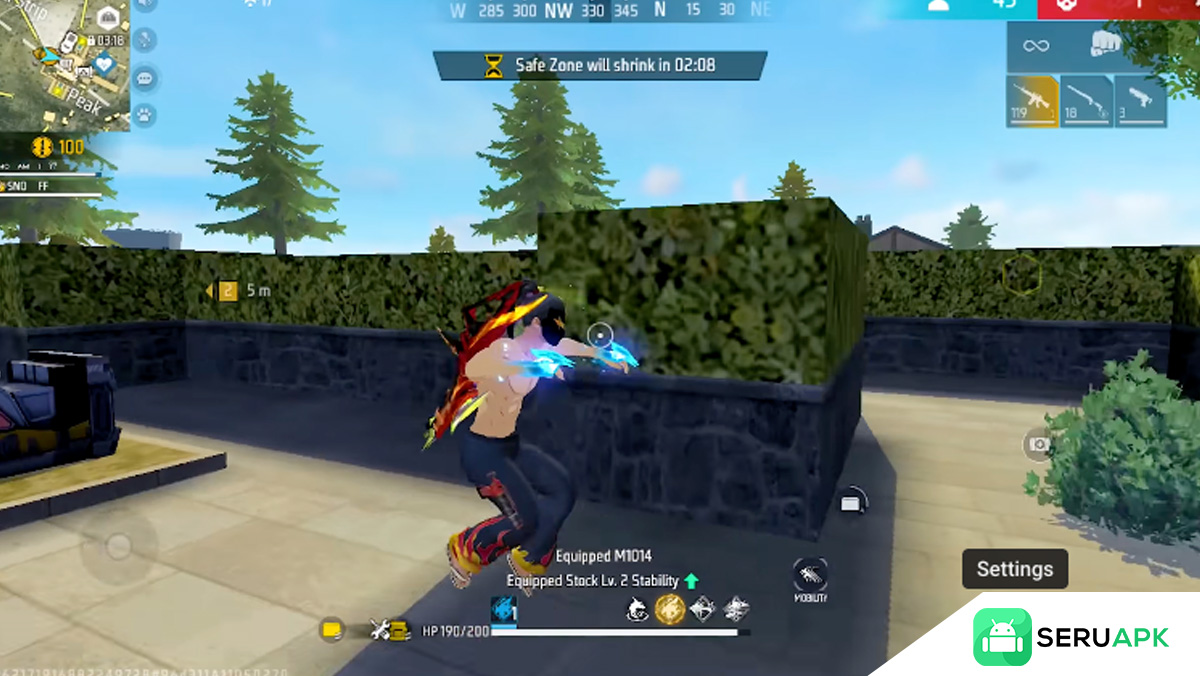Toggle the microphone icon
This screenshot has height=676, width=1200.
(x=146, y=40)
